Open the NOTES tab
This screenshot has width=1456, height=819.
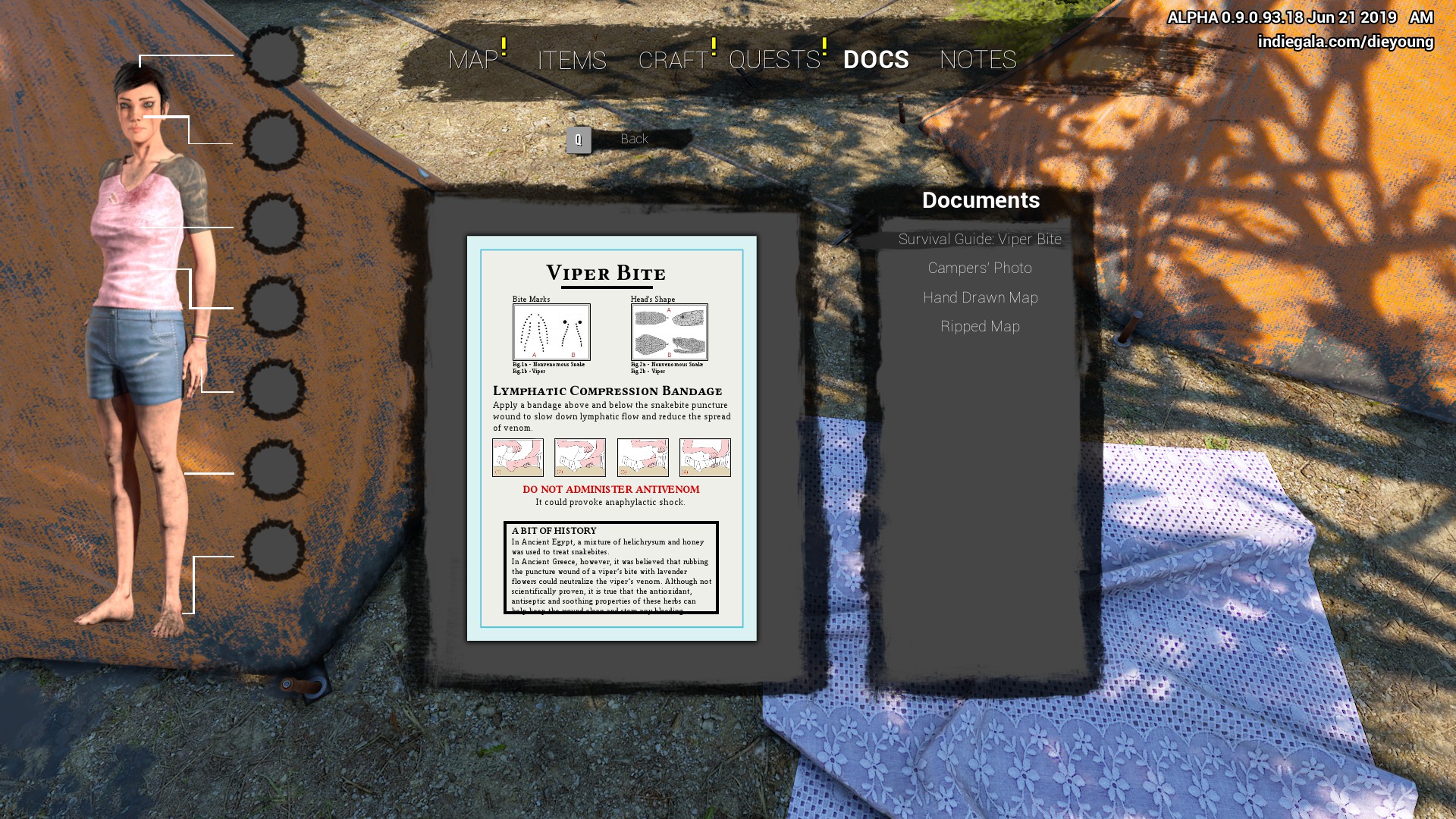977,60
